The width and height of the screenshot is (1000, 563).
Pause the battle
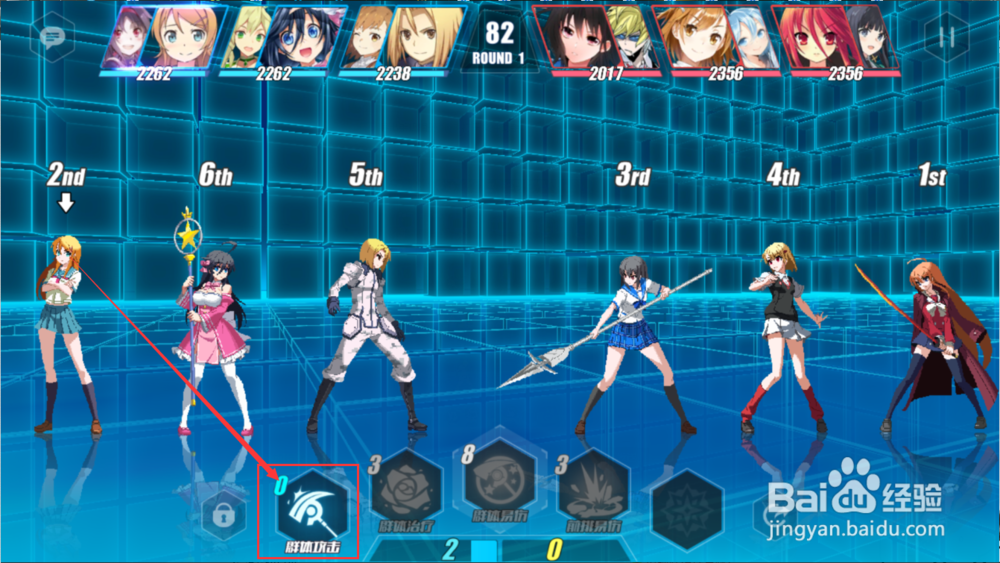946,37
